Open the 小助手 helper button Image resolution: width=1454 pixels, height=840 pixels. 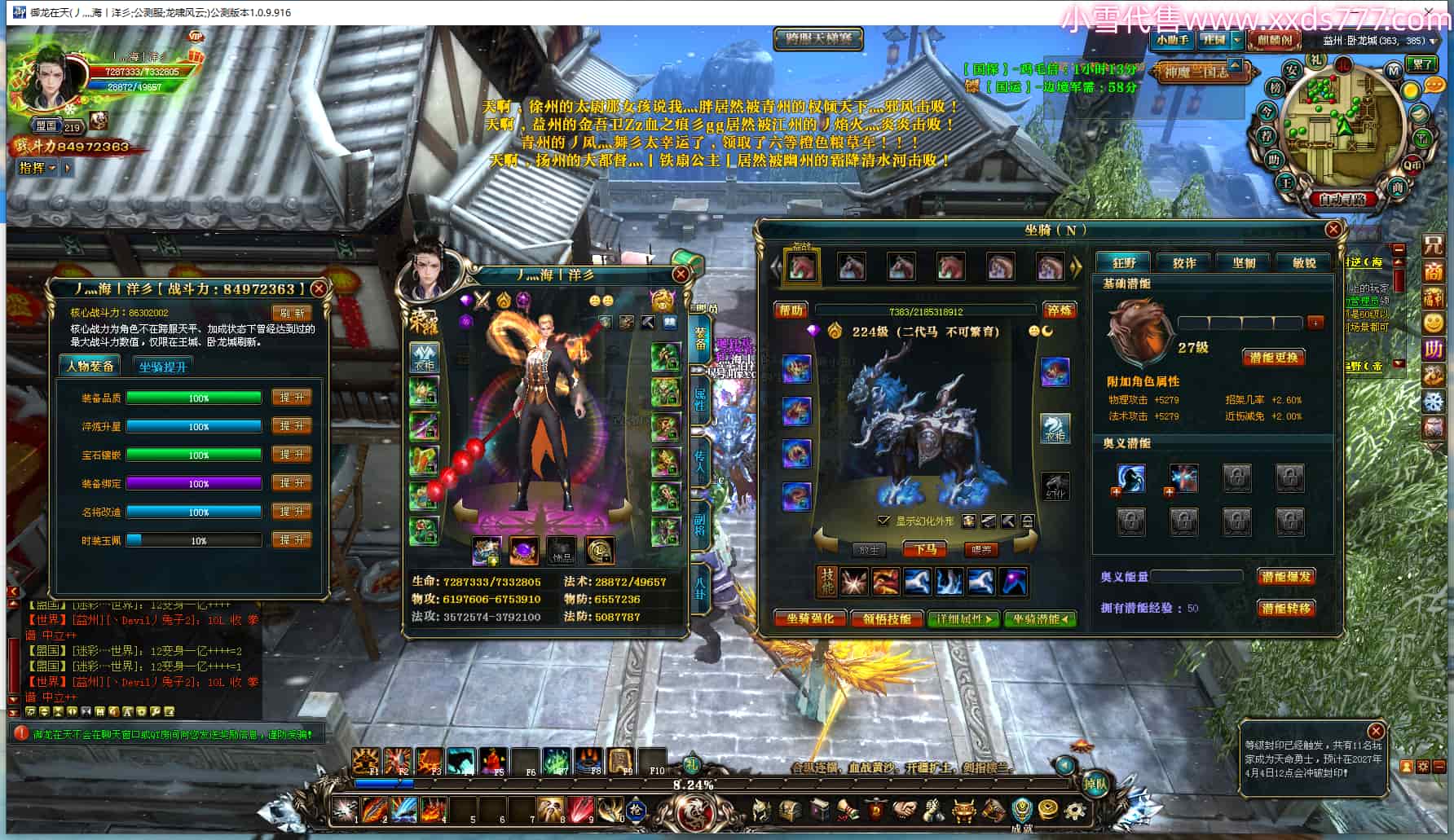[1172, 40]
